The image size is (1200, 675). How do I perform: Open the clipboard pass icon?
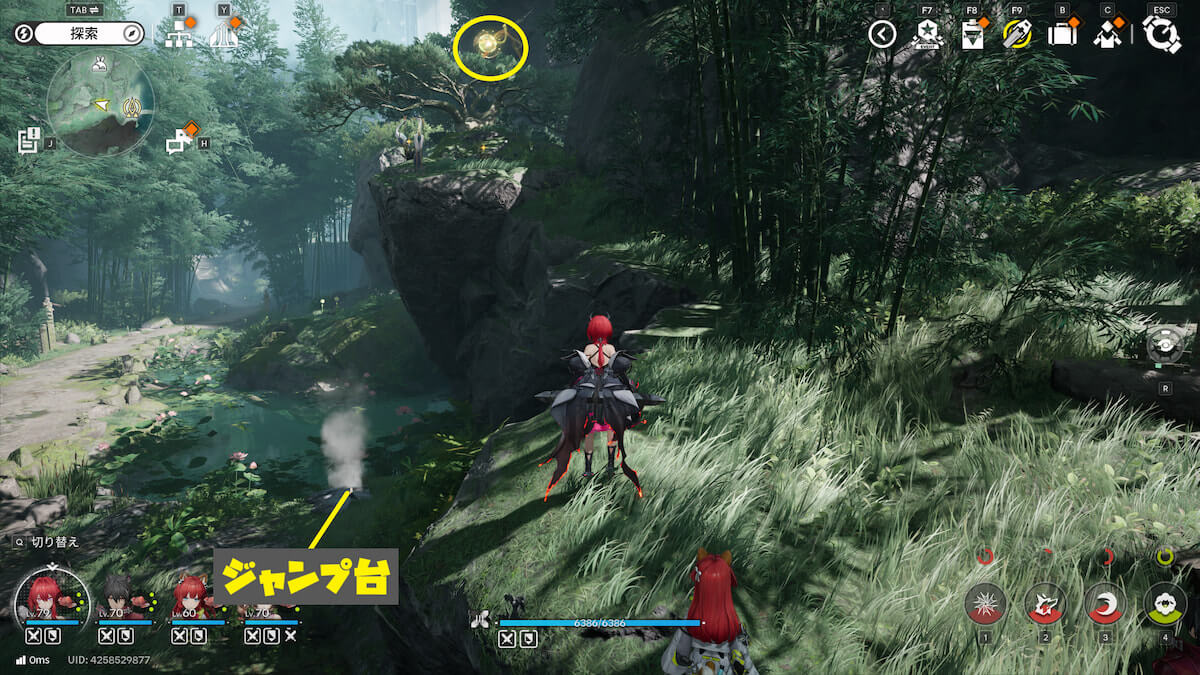(x=971, y=35)
